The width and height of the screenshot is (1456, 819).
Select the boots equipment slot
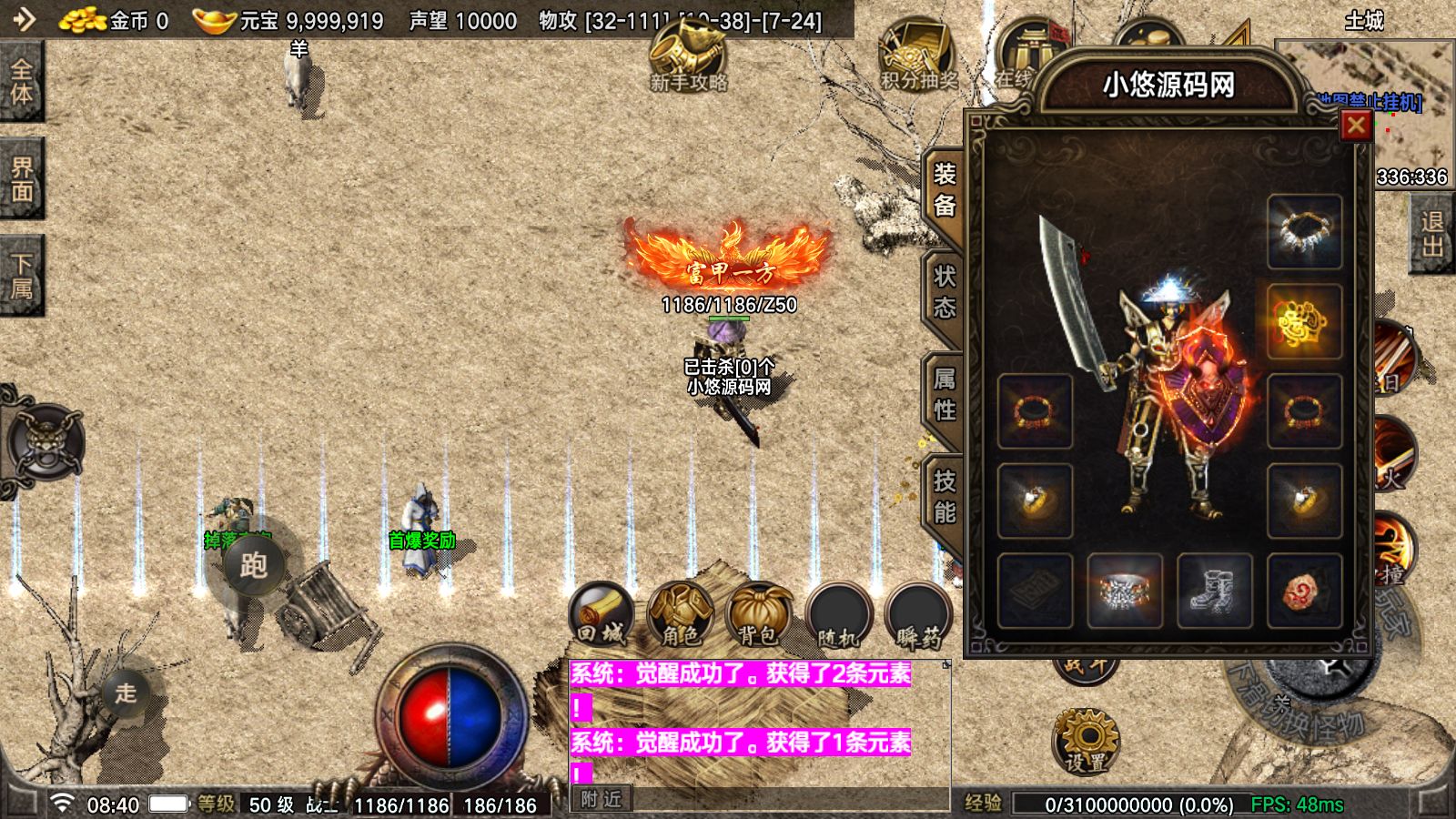pyautogui.click(x=1214, y=591)
